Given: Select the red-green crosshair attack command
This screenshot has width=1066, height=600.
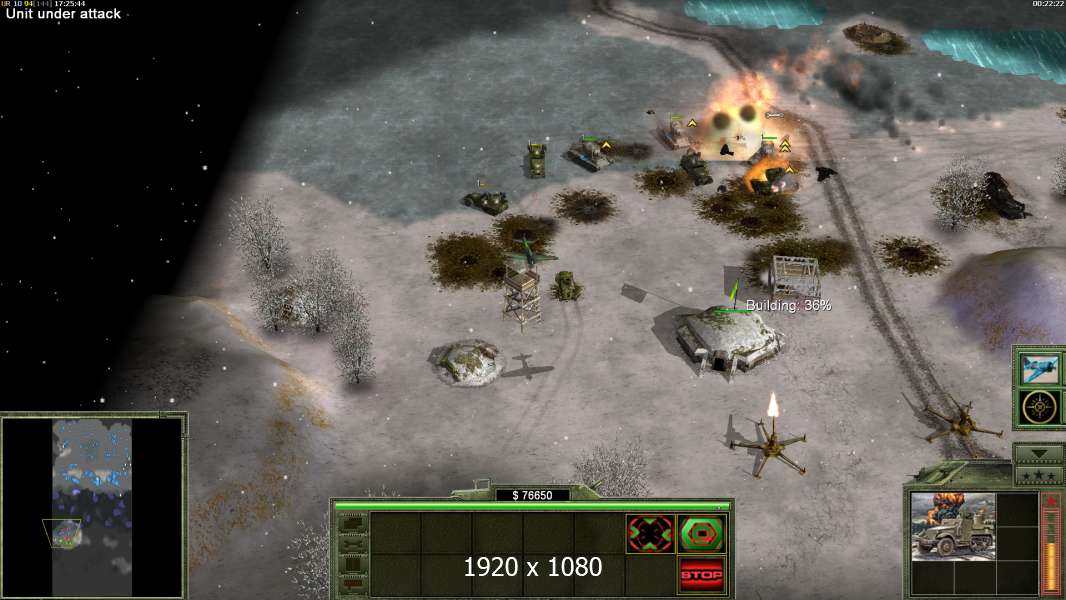Looking at the screenshot, I should (650, 534).
